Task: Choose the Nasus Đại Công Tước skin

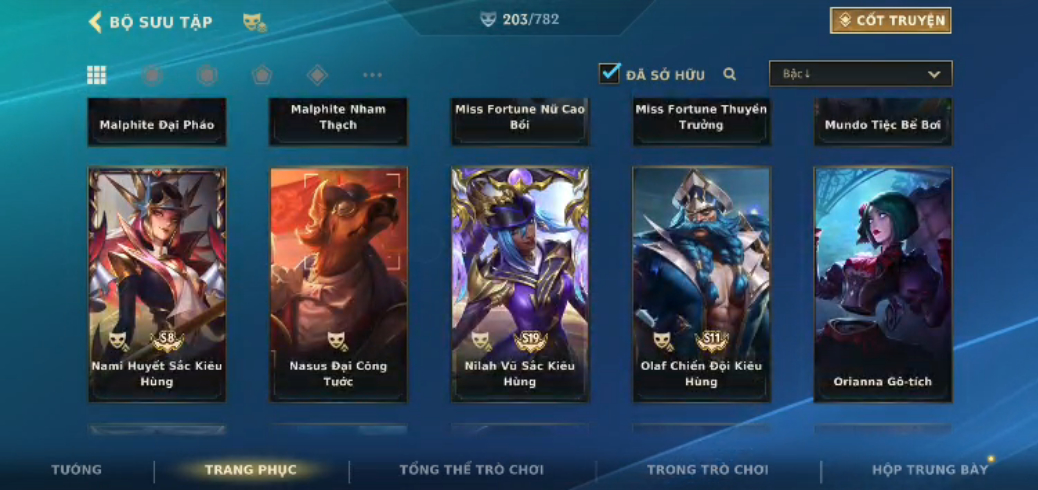Action: [338, 284]
